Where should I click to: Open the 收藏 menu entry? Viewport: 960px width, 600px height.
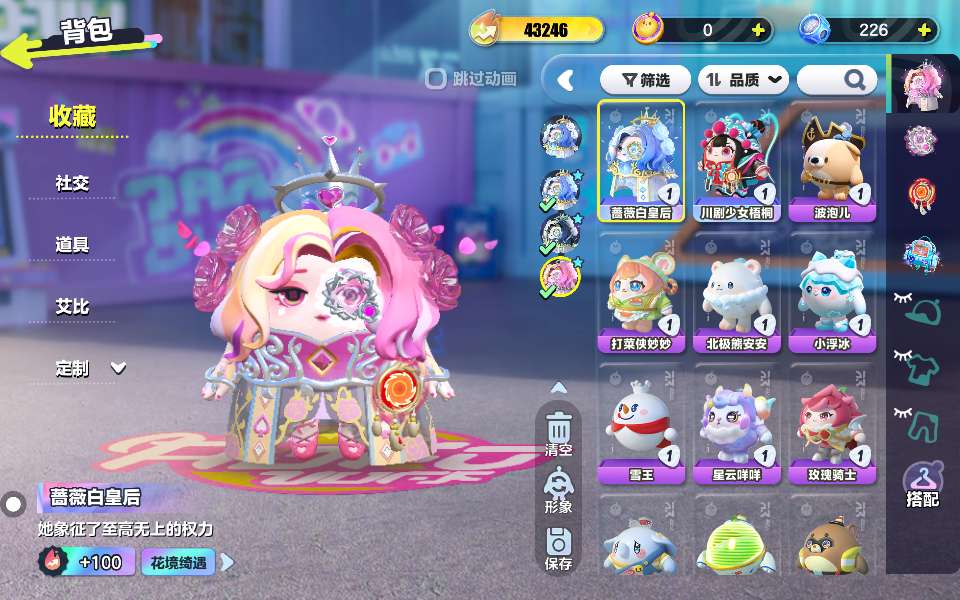point(73,117)
